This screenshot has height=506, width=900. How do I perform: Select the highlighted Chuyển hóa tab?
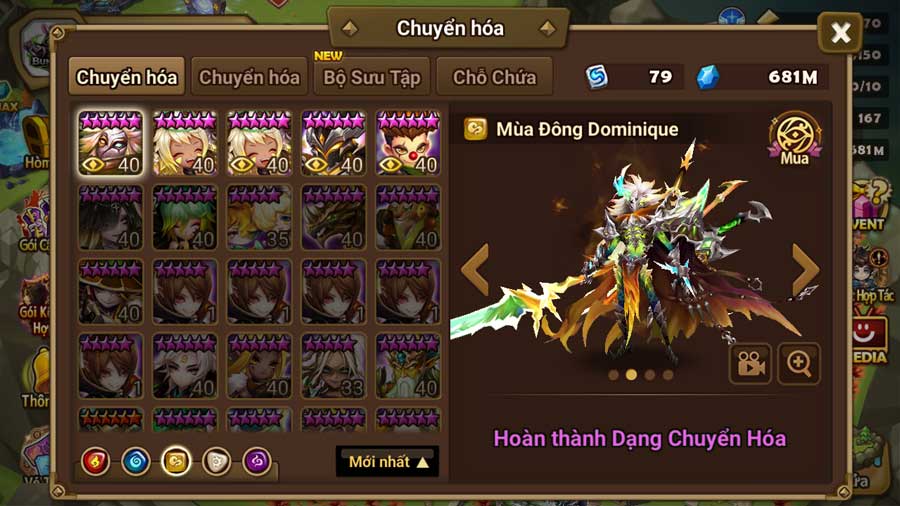tap(127, 77)
